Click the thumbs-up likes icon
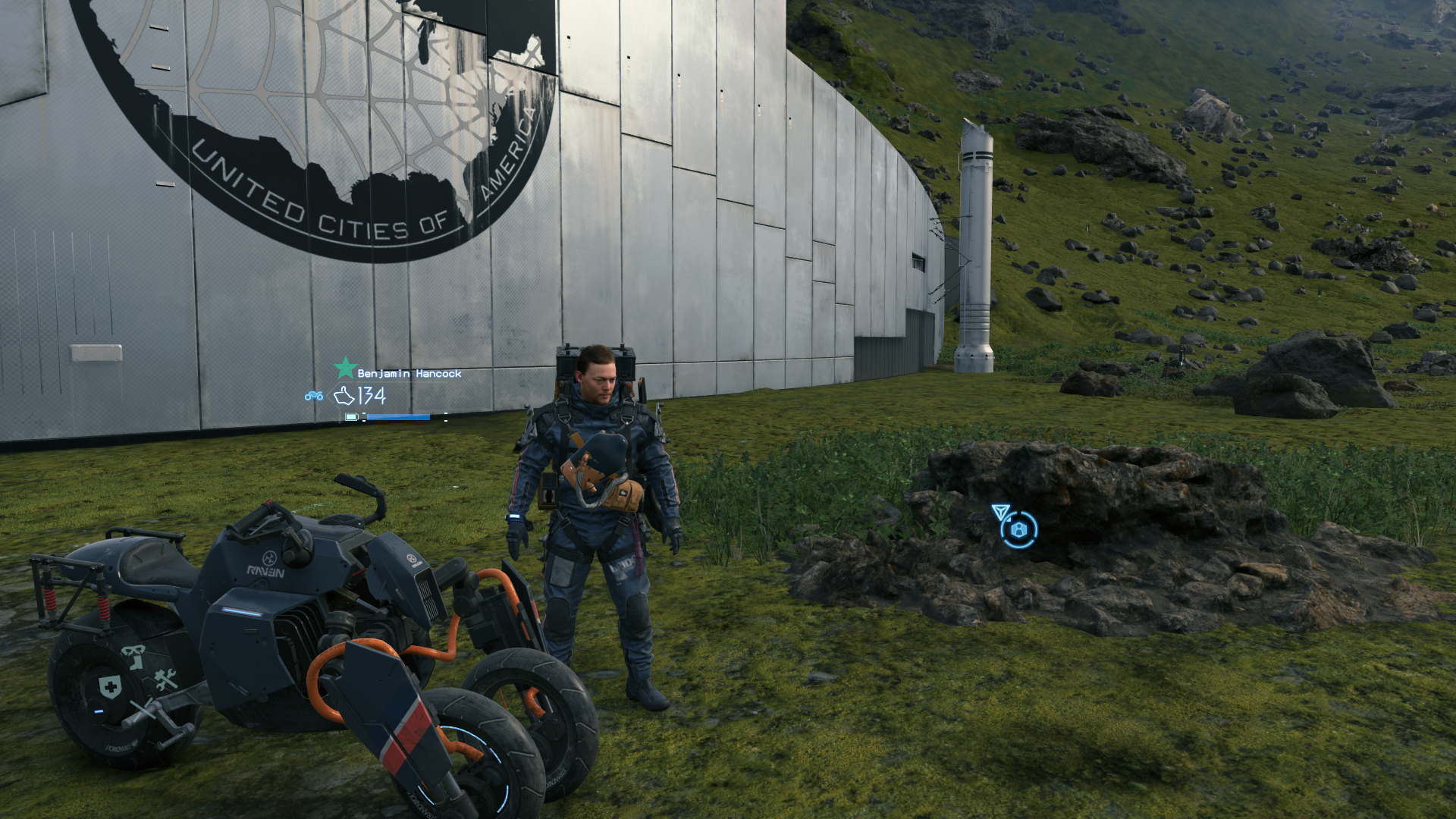The height and width of the screenshot is (819, 1456). point(344,396)
